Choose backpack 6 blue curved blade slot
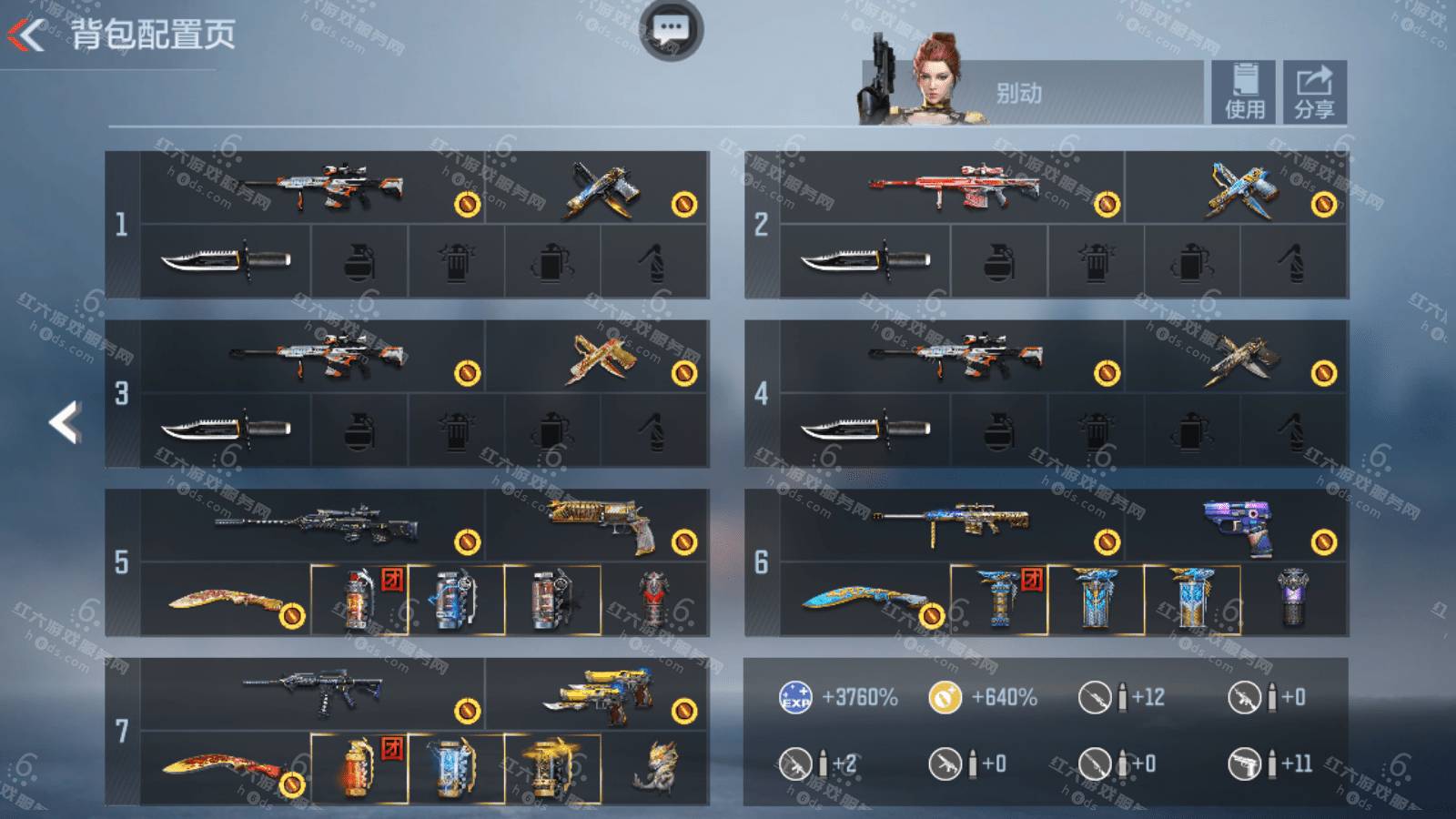This screenshot has height=819, width=1456. pyautogui.click(x=864, y=599)
